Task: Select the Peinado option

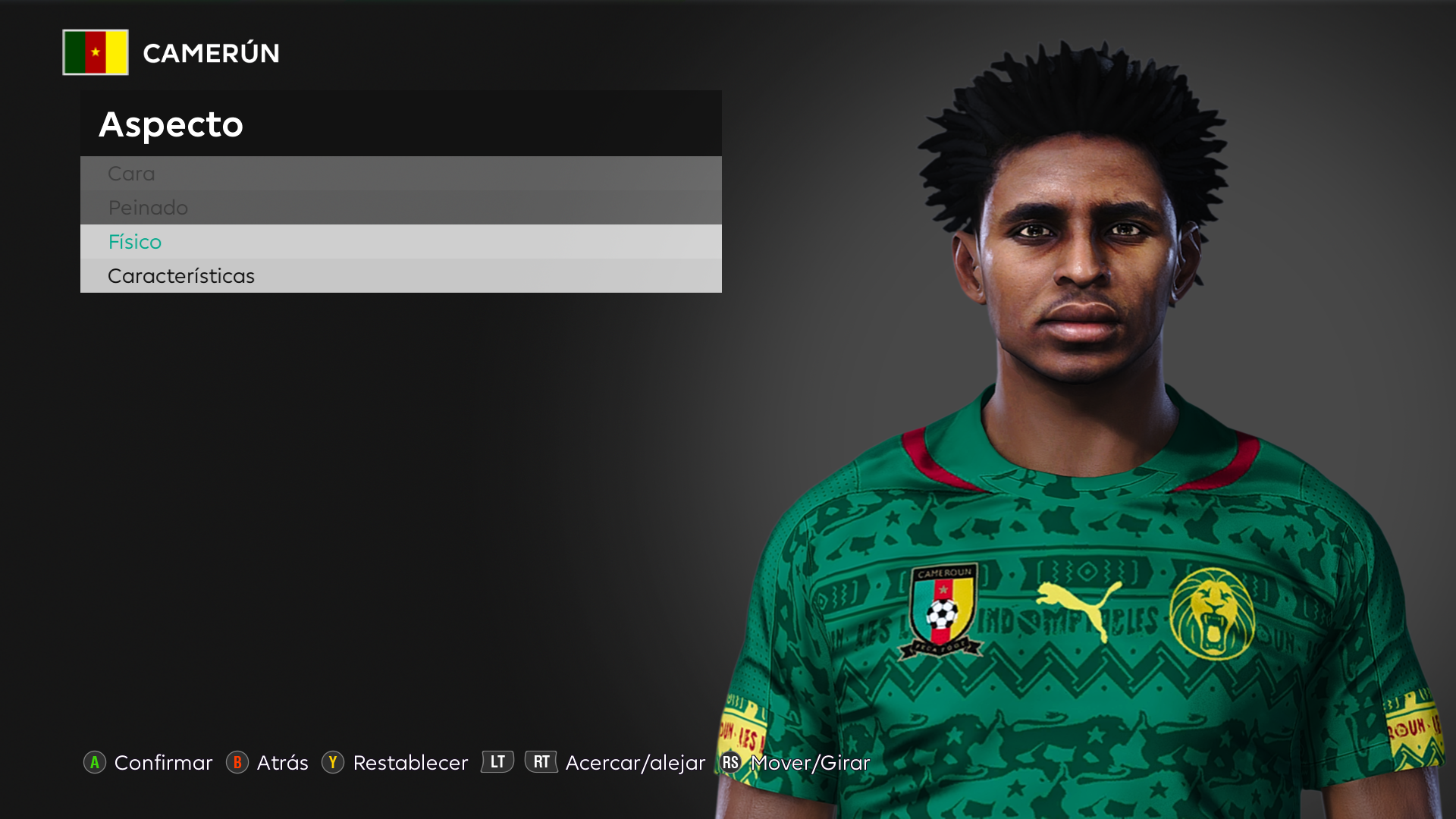Action: pyautogui.click(x=400, y=208)
